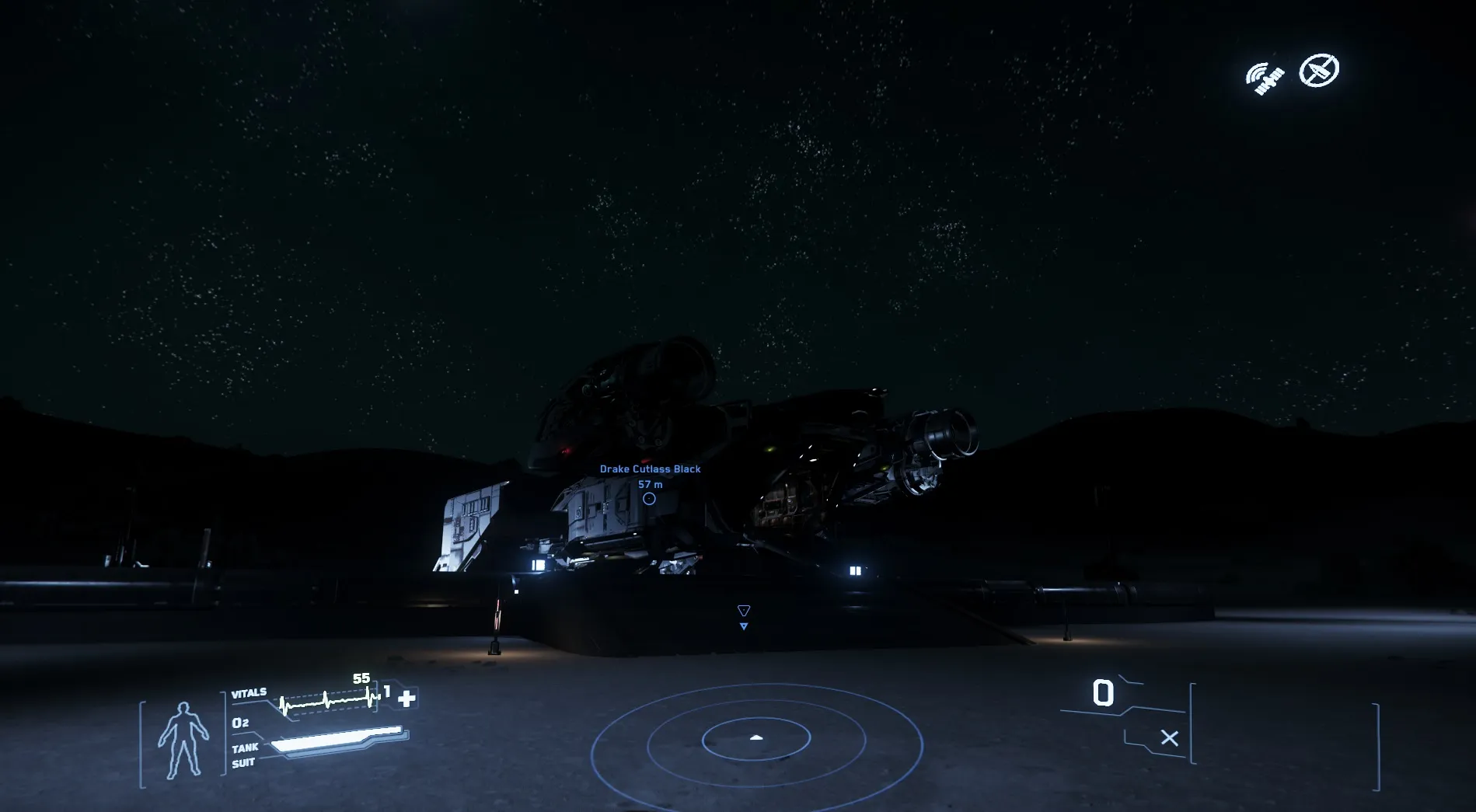The height and width of the screenshot is (812, 1476).
Task: Select the crossed-out circle status icon
Action: (1319, 71)
